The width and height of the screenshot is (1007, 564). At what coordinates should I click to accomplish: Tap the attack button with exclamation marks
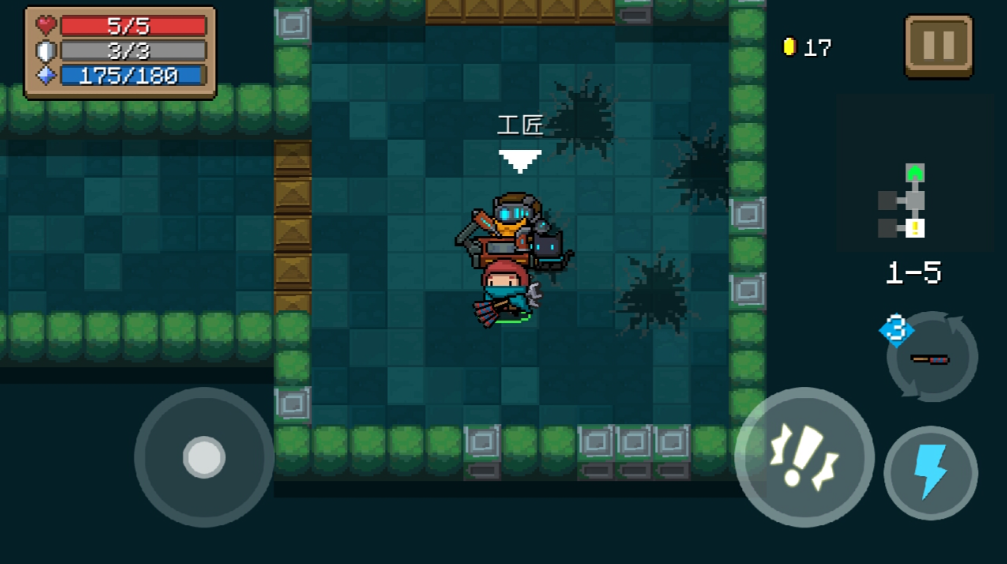(804, 457)
